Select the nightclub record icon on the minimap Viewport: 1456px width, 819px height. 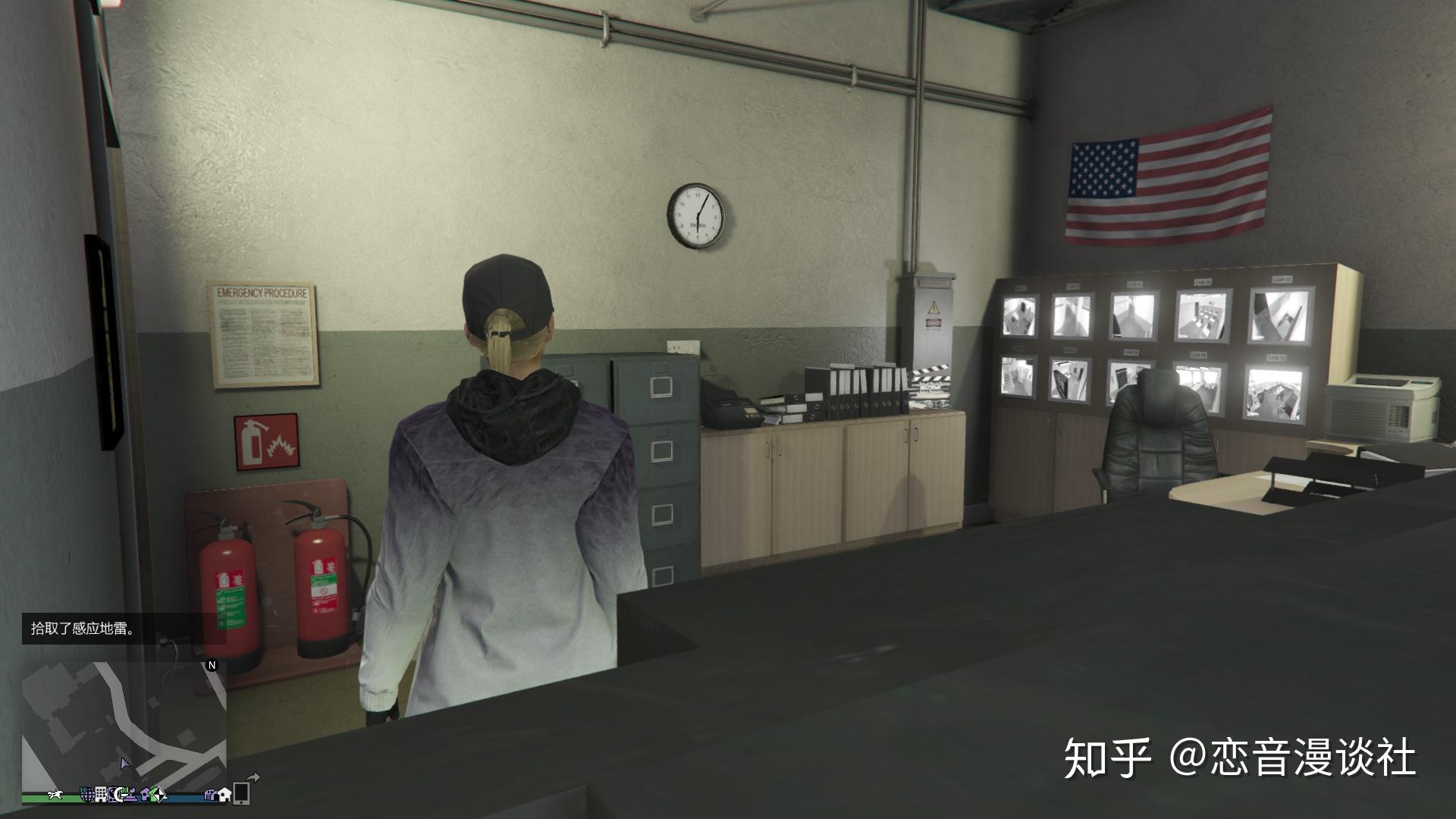(x=114, y=795)
